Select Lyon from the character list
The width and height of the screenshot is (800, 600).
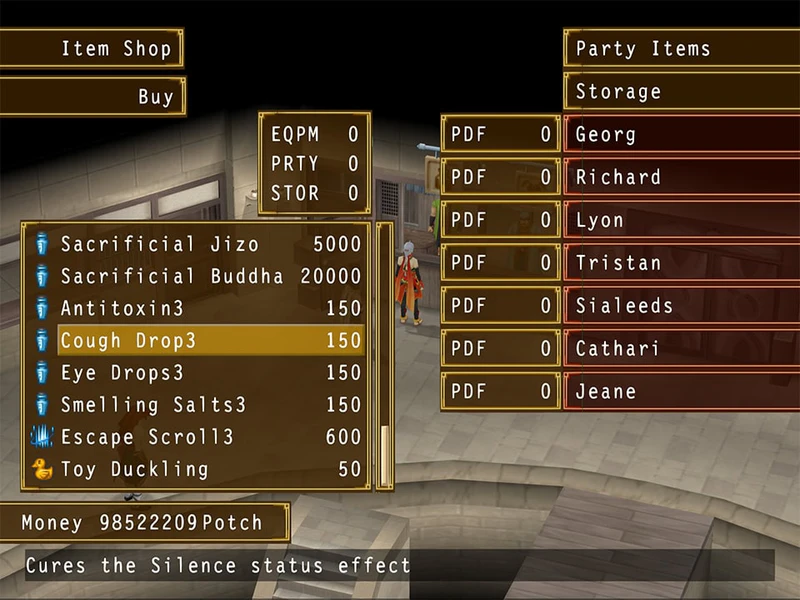680,221
